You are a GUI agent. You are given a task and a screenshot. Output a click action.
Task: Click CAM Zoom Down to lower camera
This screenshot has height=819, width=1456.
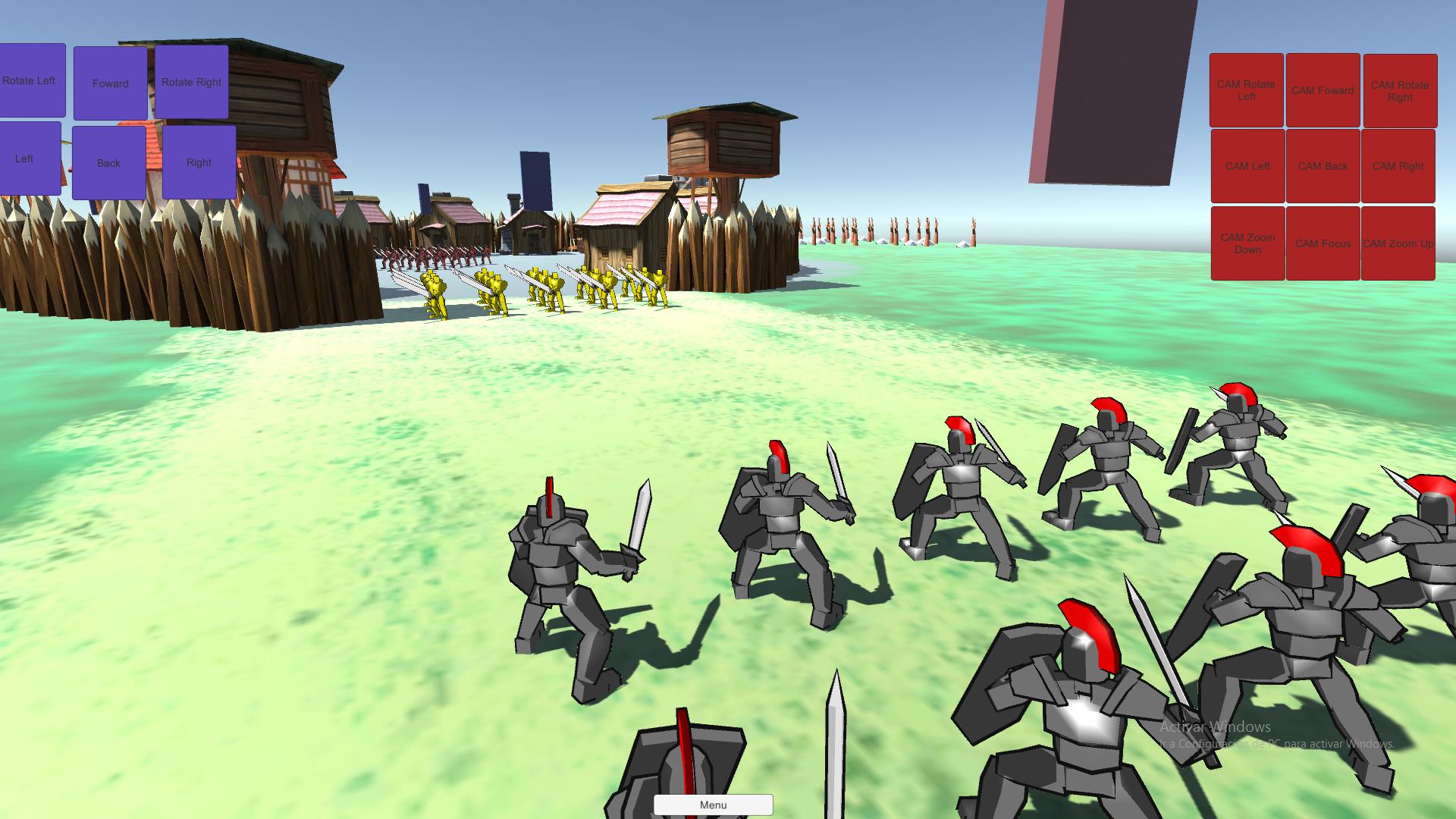(x=1247, y=243)
